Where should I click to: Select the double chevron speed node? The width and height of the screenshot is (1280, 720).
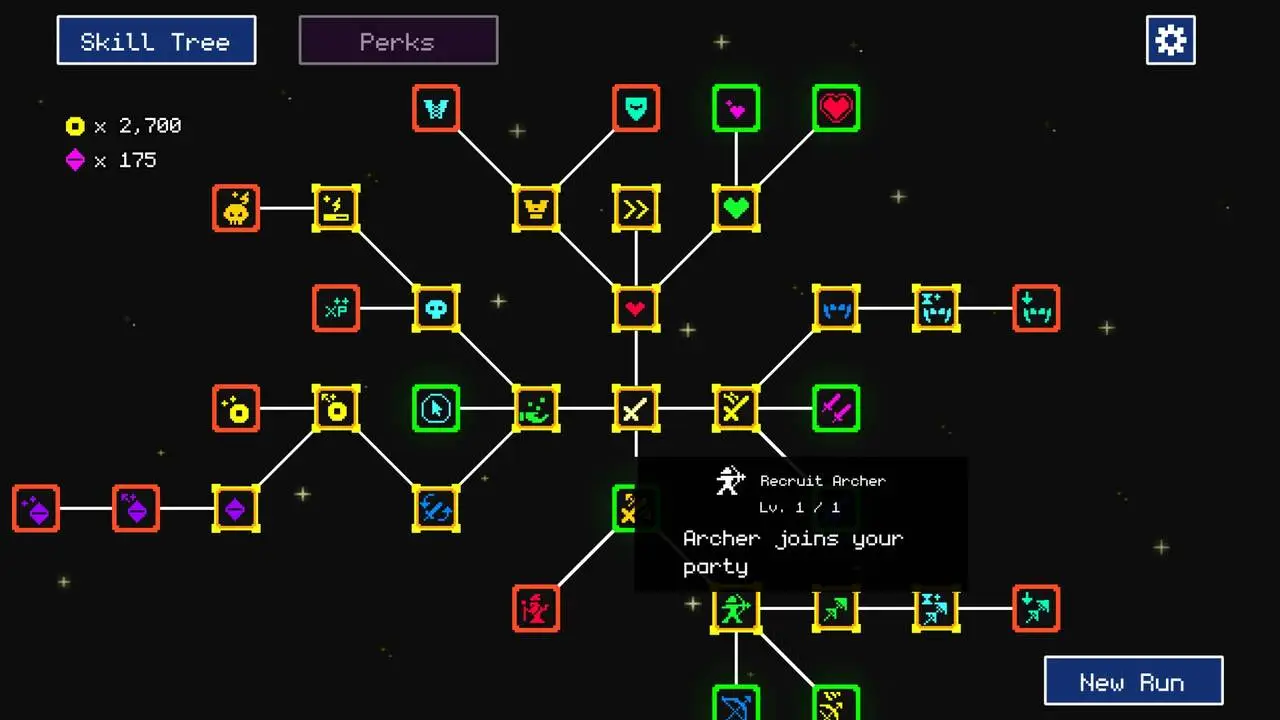pyautogui.click(x=636, y=208)
